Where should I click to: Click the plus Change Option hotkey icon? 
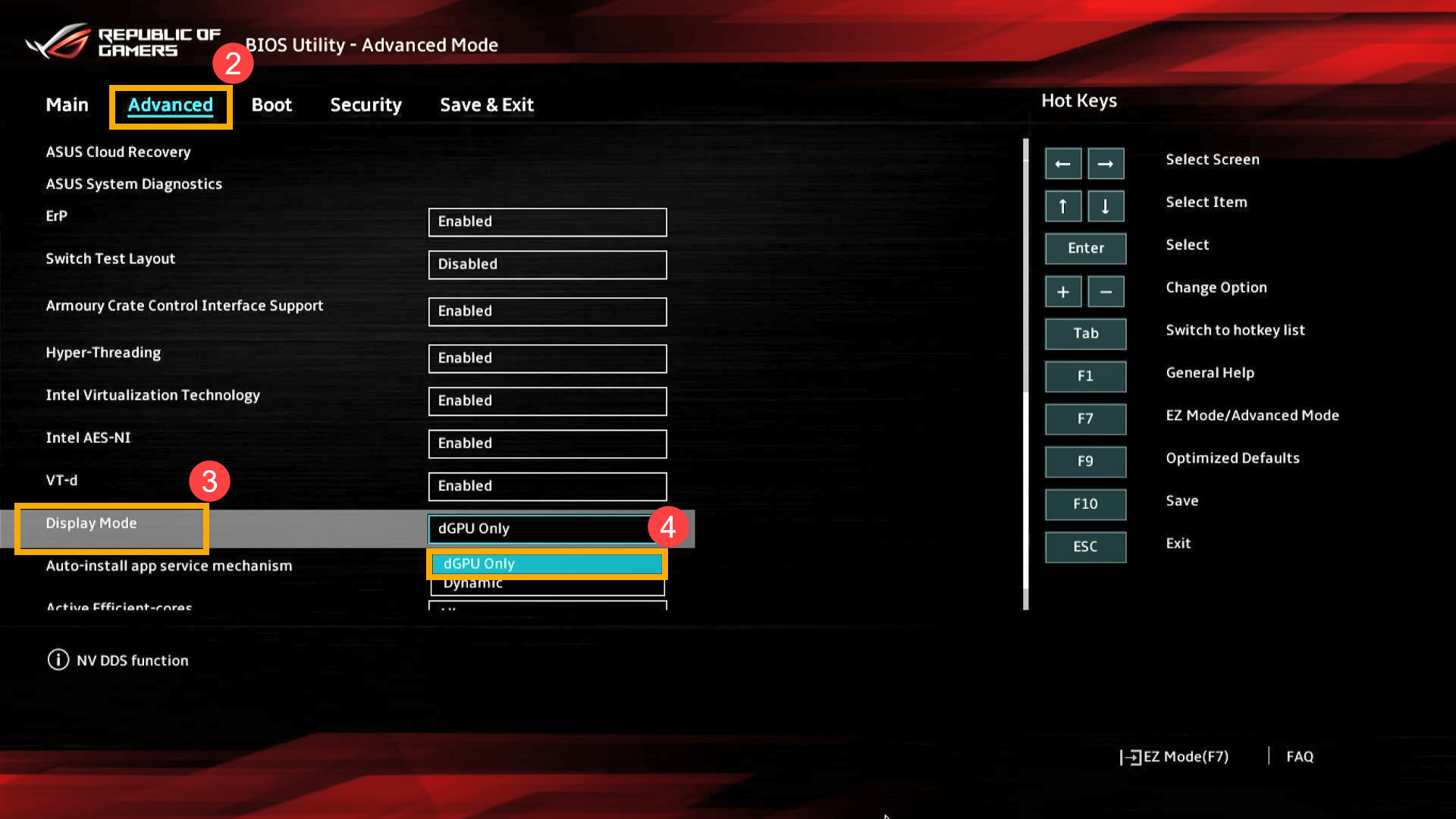1063,291
